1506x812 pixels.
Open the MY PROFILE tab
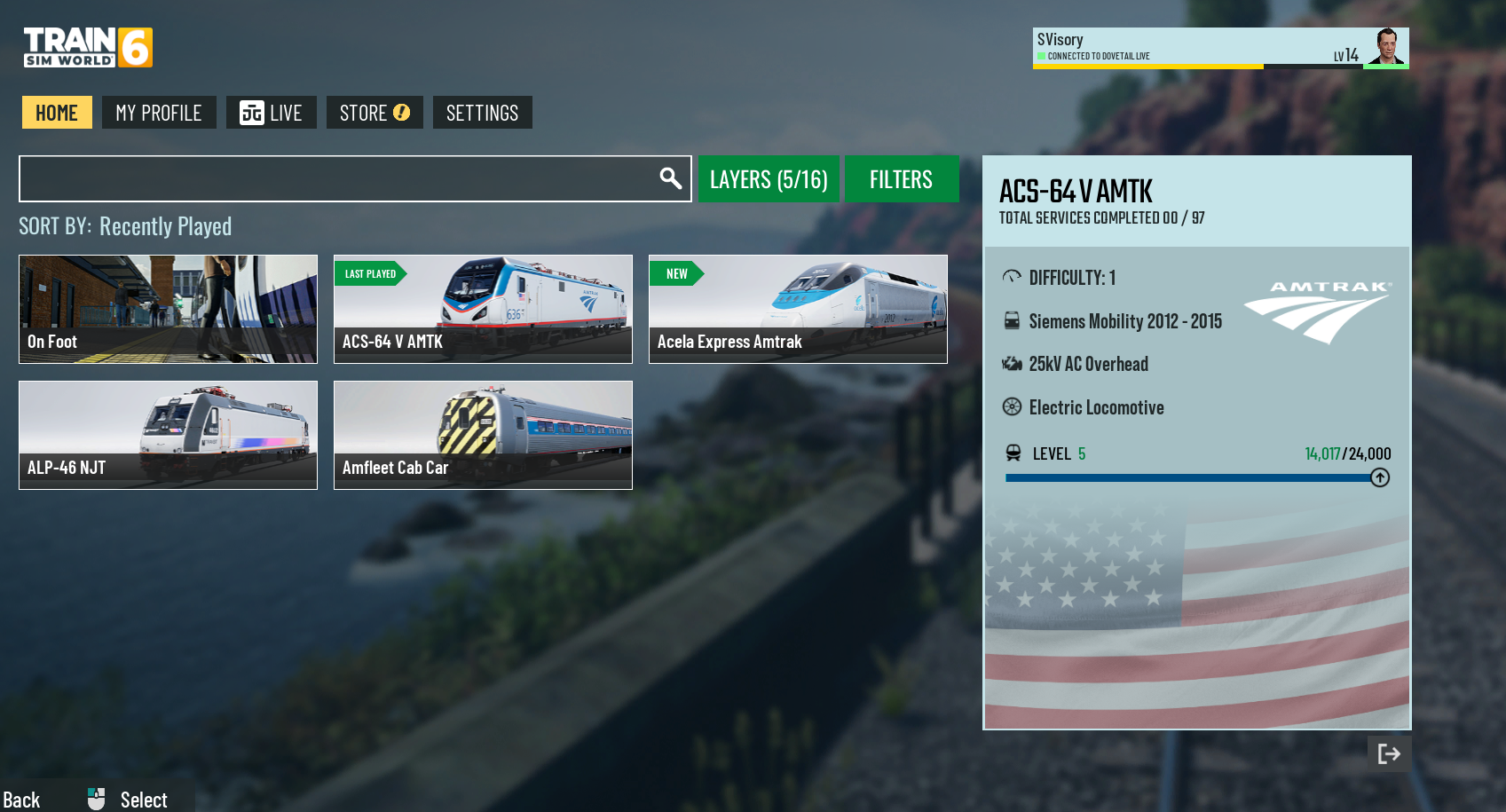click(159, 113)
